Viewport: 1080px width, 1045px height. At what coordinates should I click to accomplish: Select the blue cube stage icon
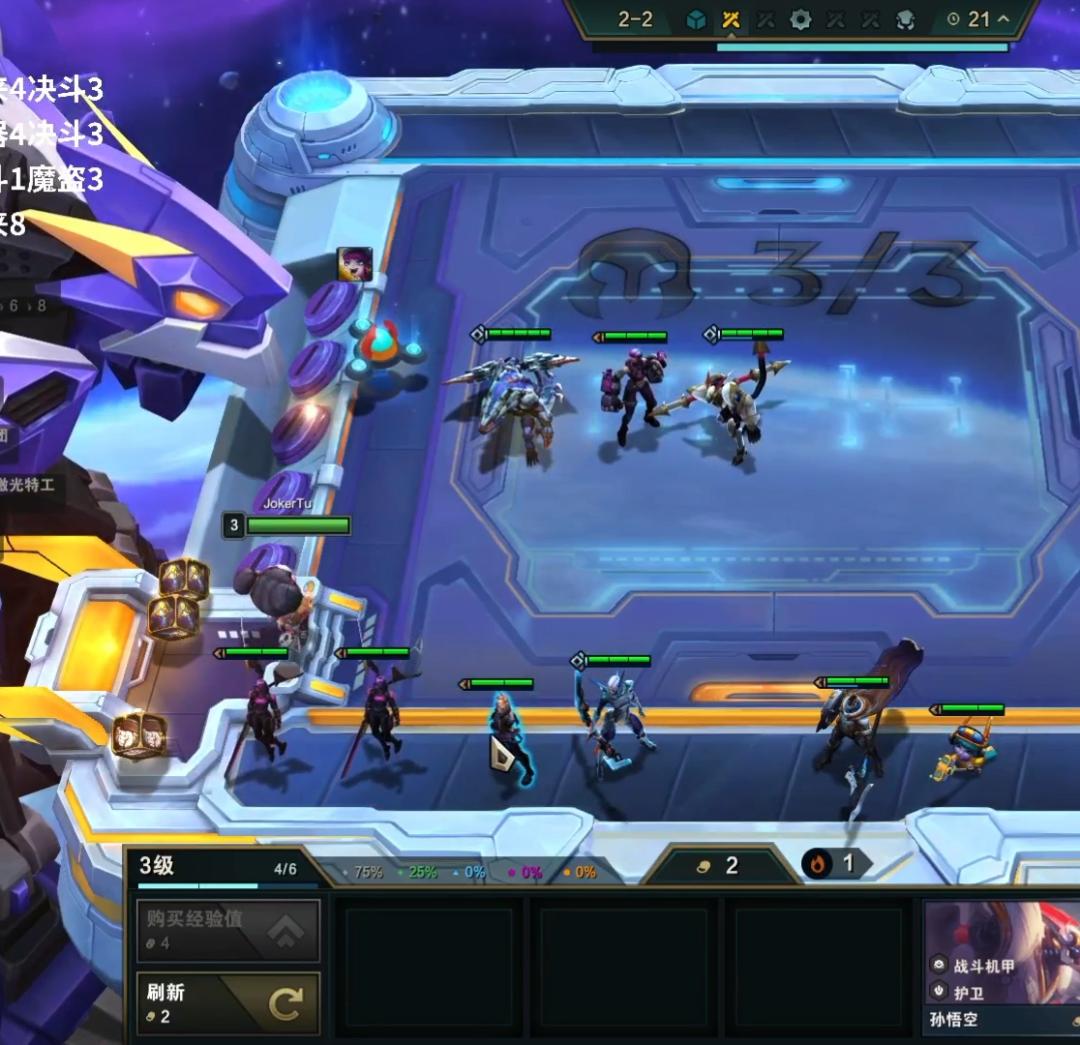point(696,19)
